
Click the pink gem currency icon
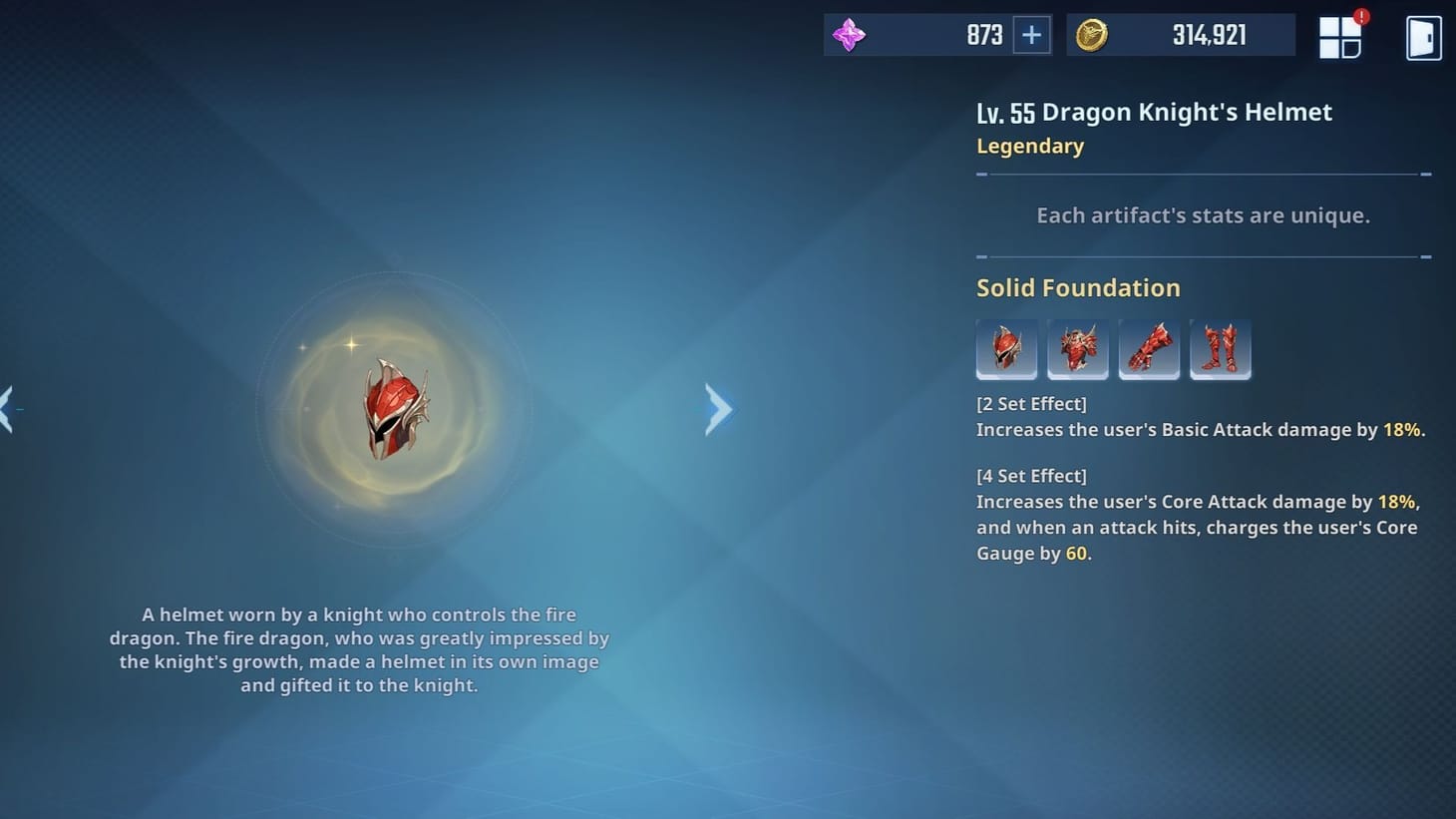(x=850, y=35)
